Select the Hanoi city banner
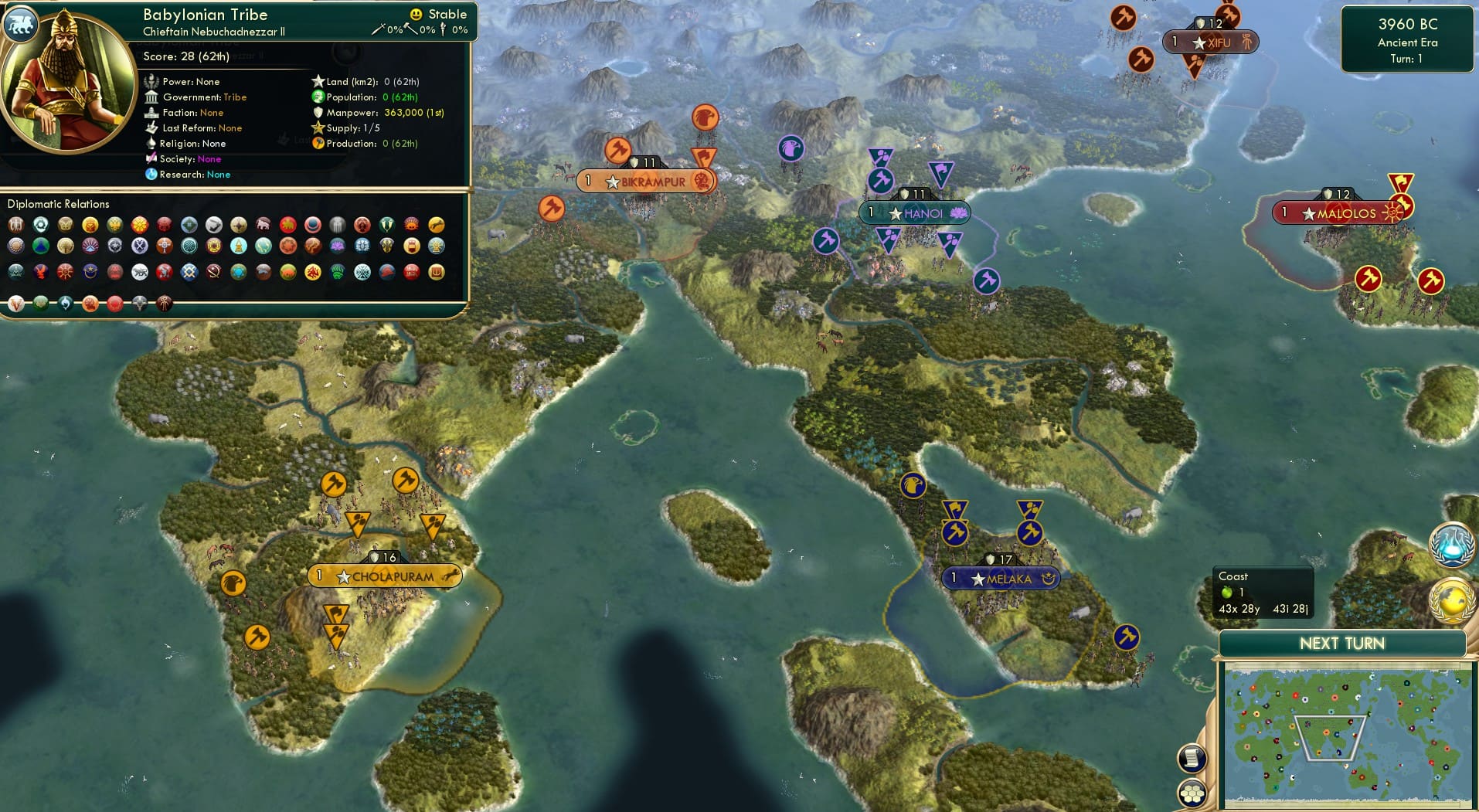The height and width of the screenshot is (812, 1479). point(914,212)
